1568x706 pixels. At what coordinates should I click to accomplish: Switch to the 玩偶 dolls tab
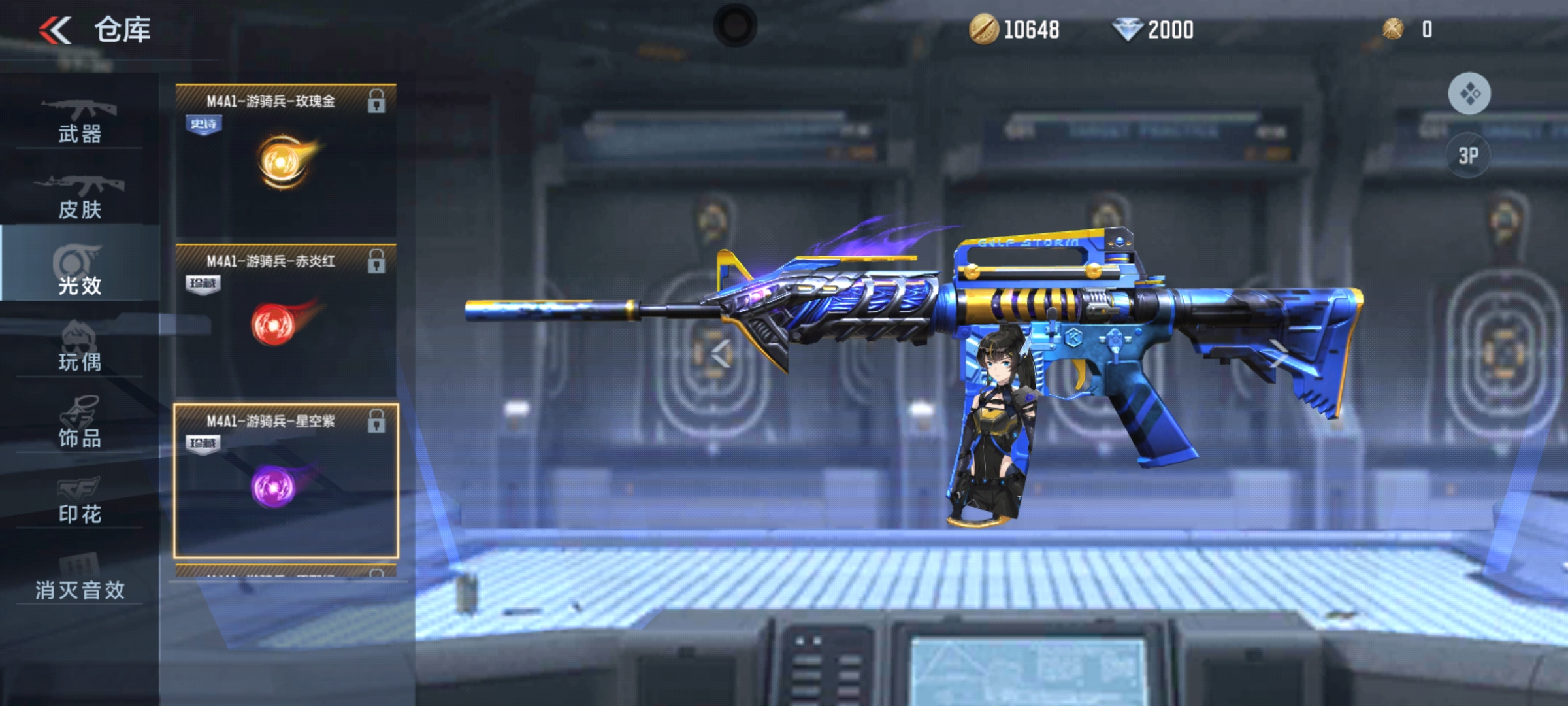80,347
